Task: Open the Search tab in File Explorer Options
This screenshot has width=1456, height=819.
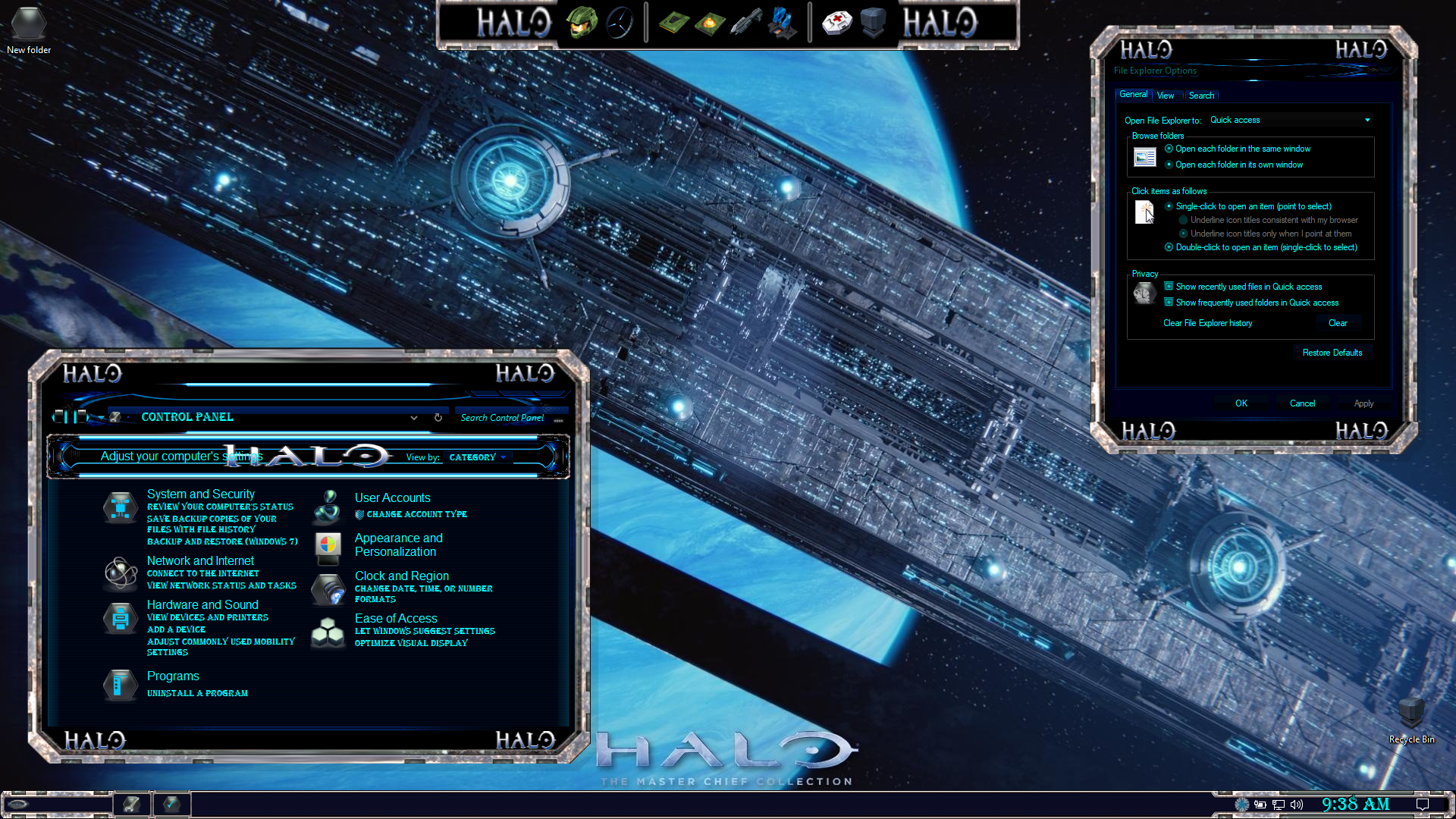Action: pos(1201,96)
